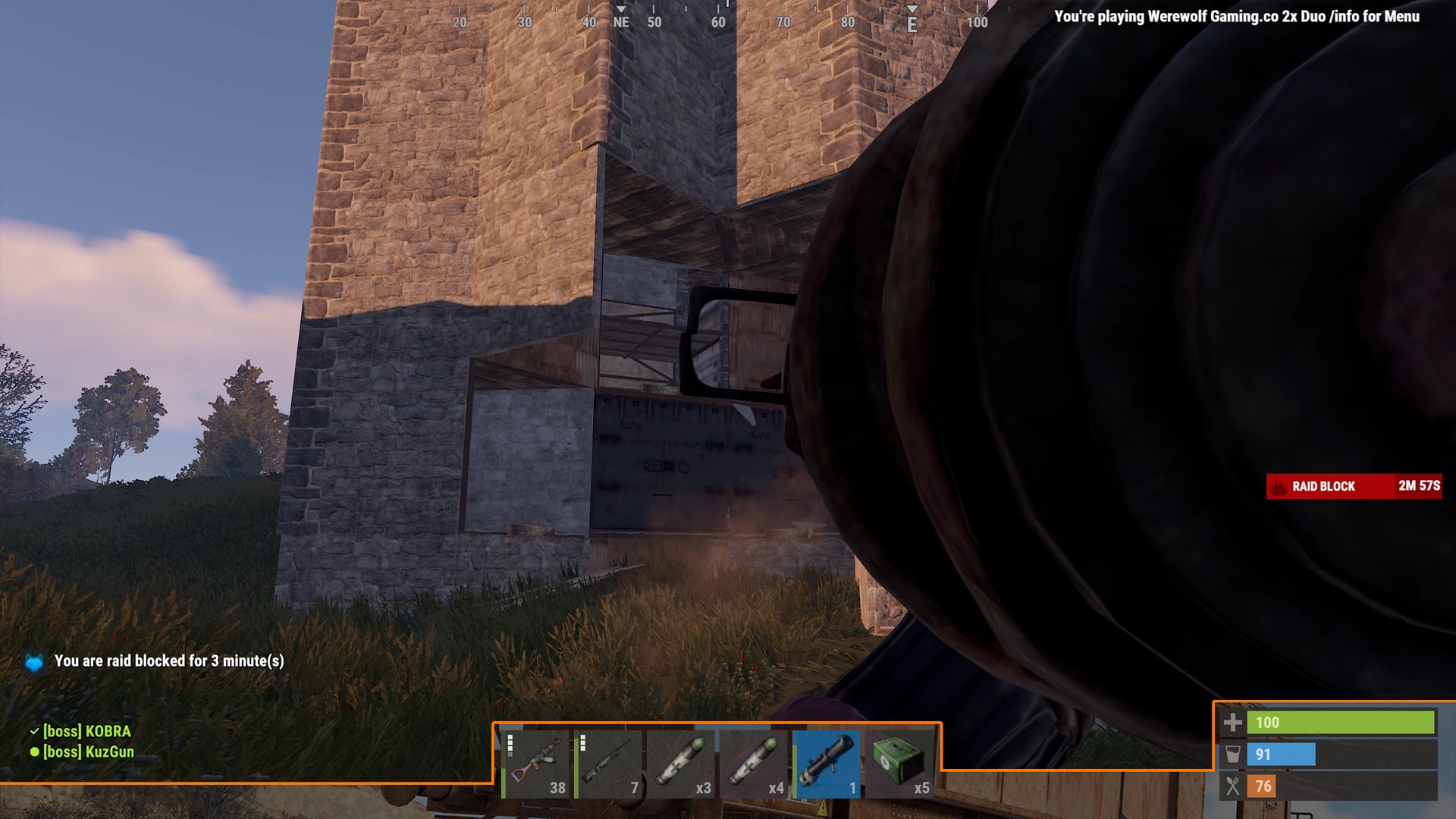
Task: Click teammate [boss] KuzGun
Action: click(x=87, y=752)
